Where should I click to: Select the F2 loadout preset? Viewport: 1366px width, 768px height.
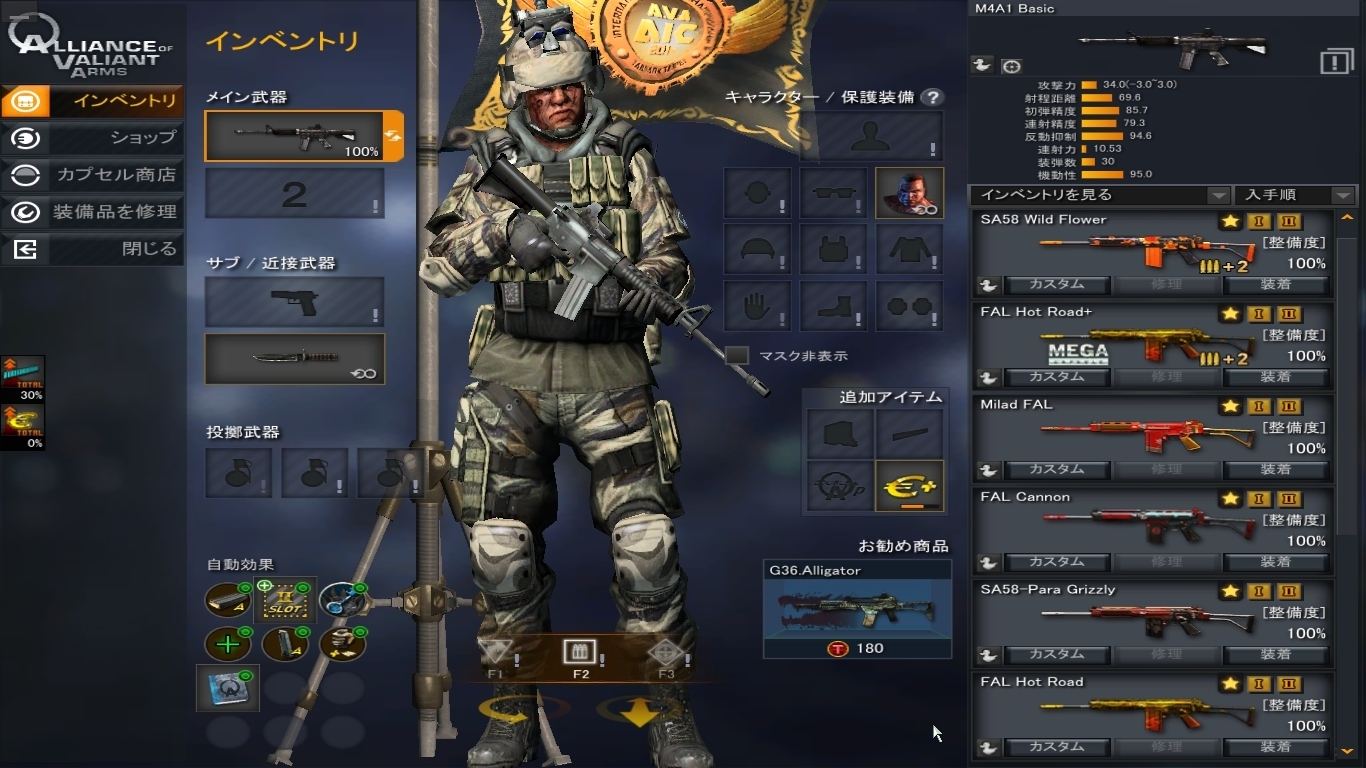tap(580, 655)
